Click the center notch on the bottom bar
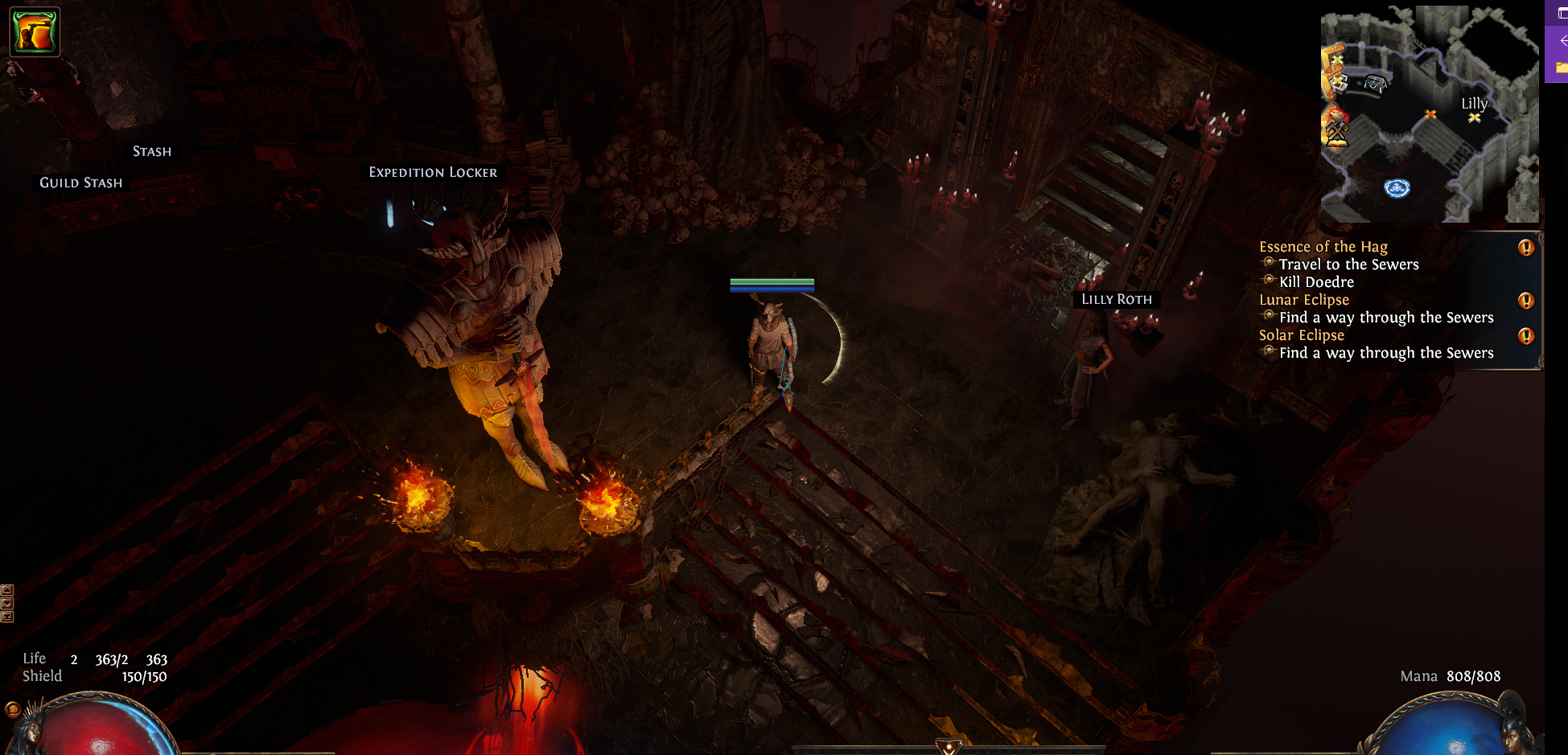Image resolution: width=1568 pixels, height=755 pixels. click(x=949, y=747)
